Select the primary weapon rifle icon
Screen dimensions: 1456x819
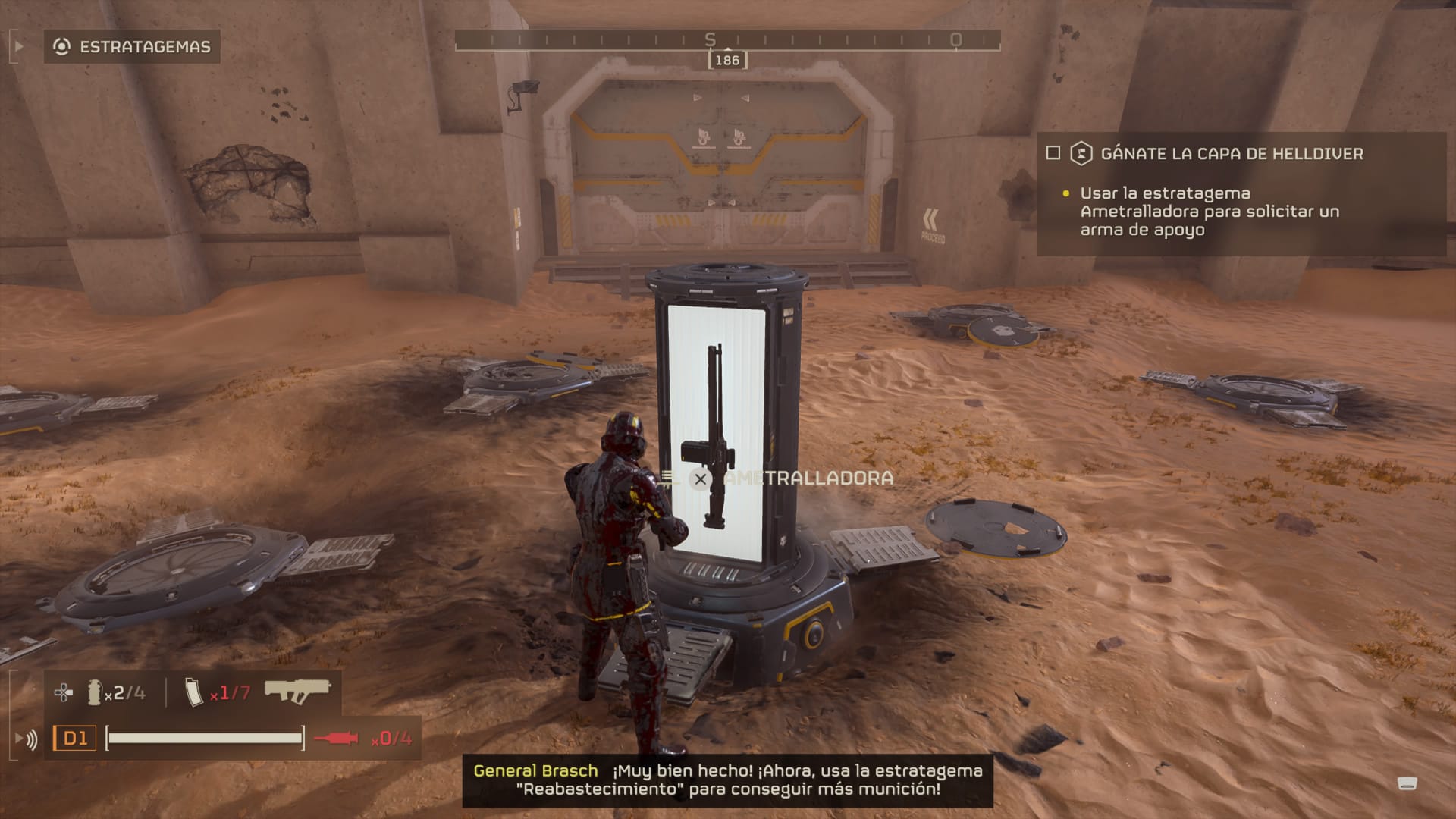(297, 691)
